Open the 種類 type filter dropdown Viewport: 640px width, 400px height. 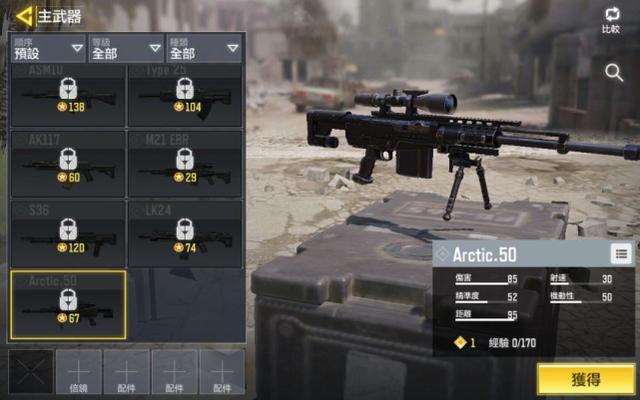[204, 48]
